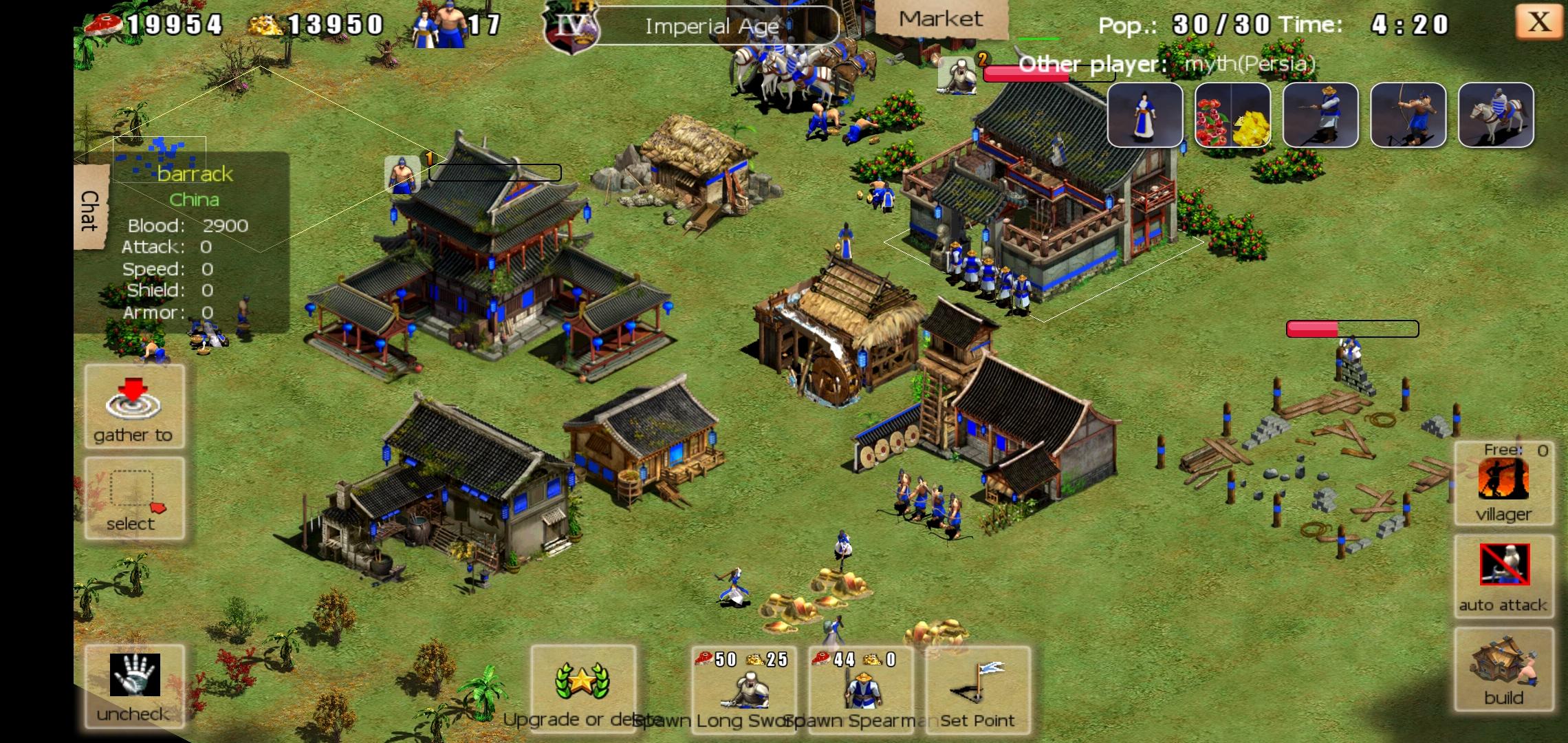
Task: Open the Market panel
Action: click(x=940, y=19)
